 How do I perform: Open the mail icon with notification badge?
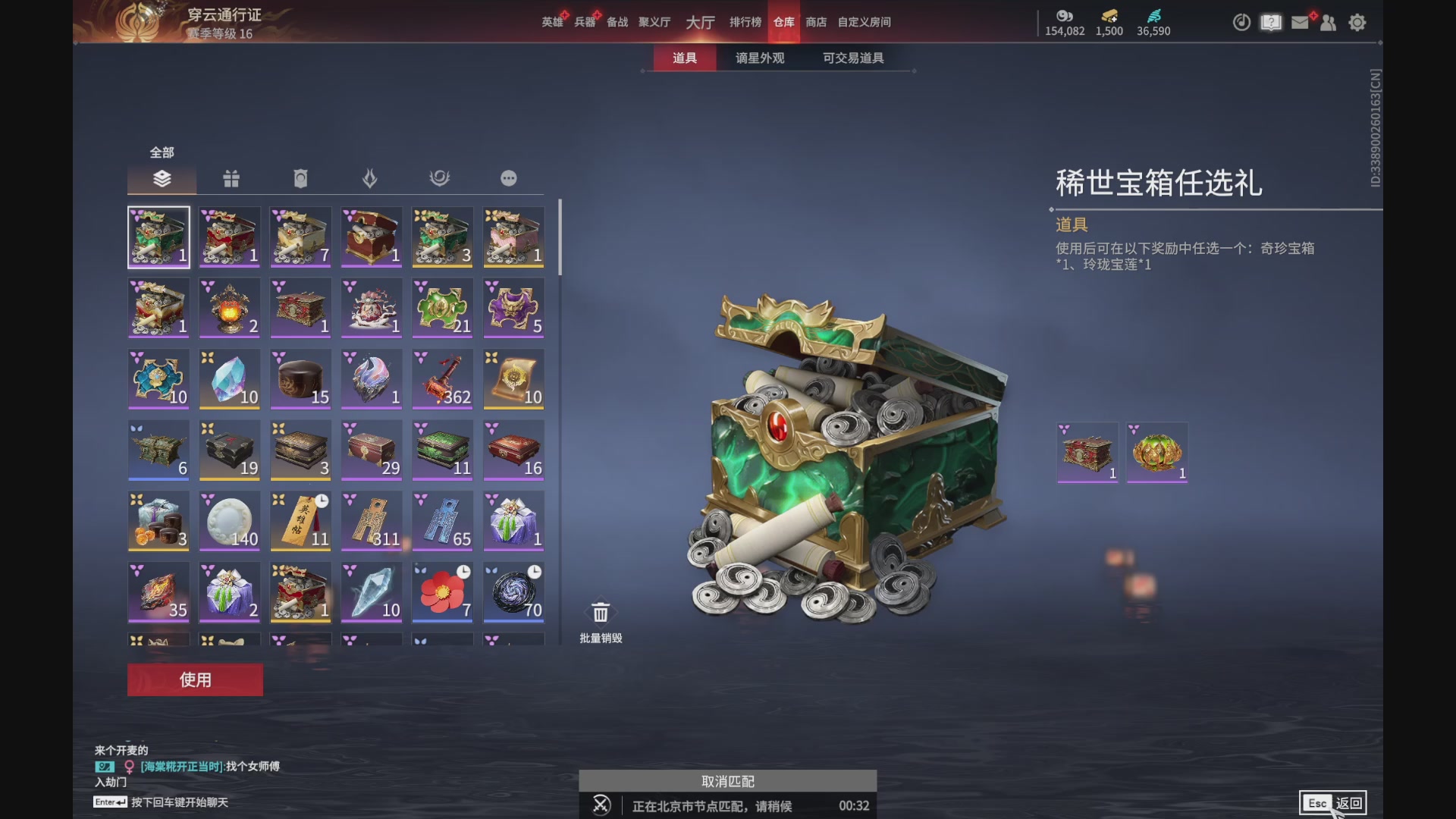pyautogui.click(x=1299, y=23)
